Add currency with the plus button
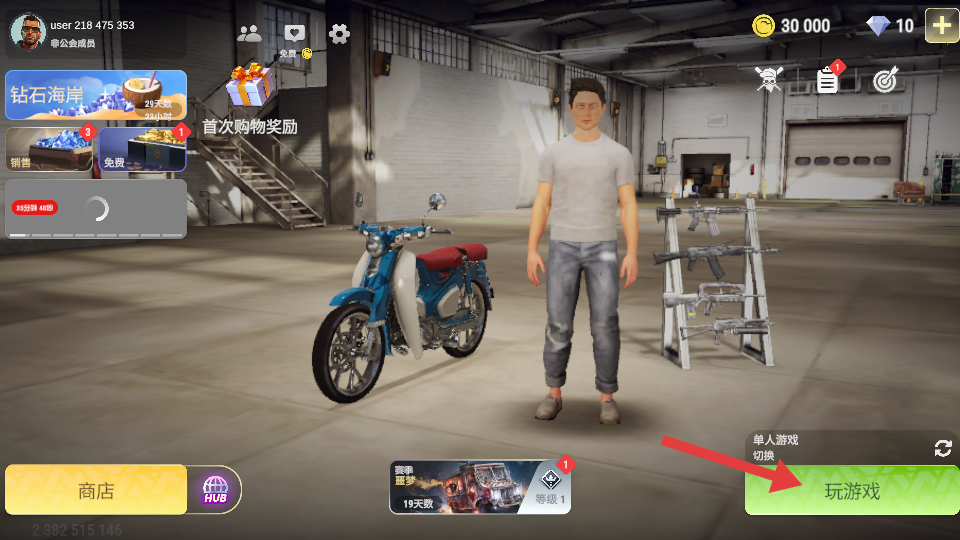960x540 pixels. pos(941,25)
